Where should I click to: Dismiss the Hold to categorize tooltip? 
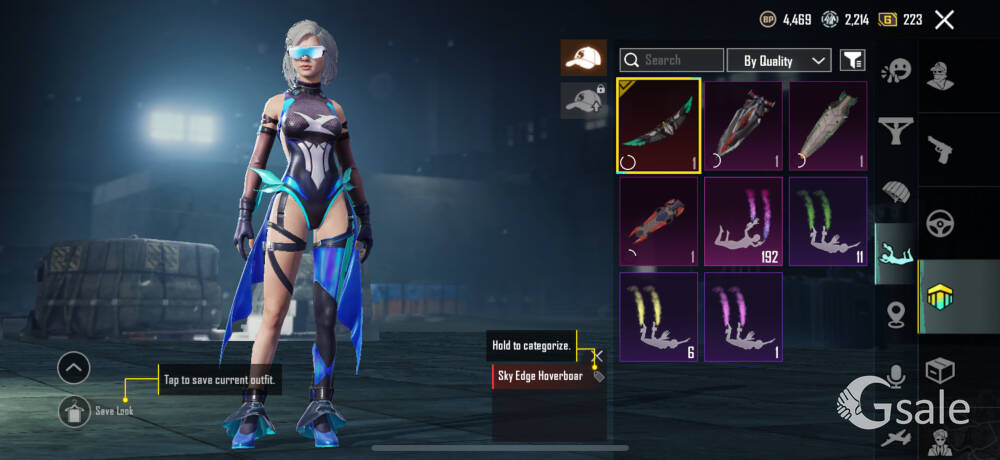click(598, 355)
